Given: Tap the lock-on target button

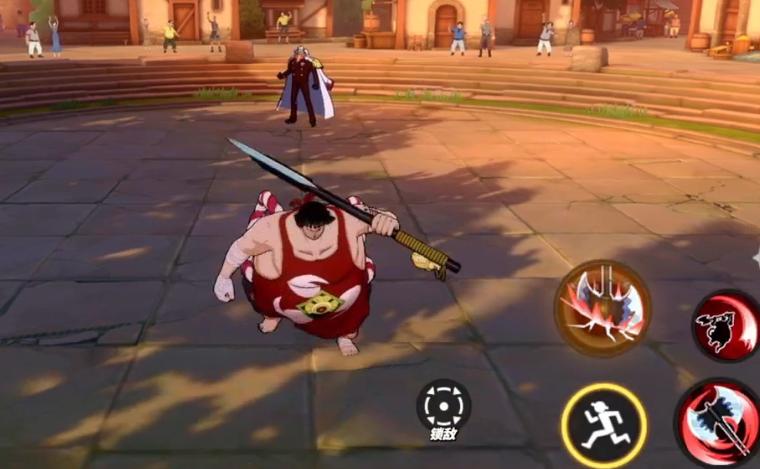Looking at the screenshot, I should (x=443, y=405).
